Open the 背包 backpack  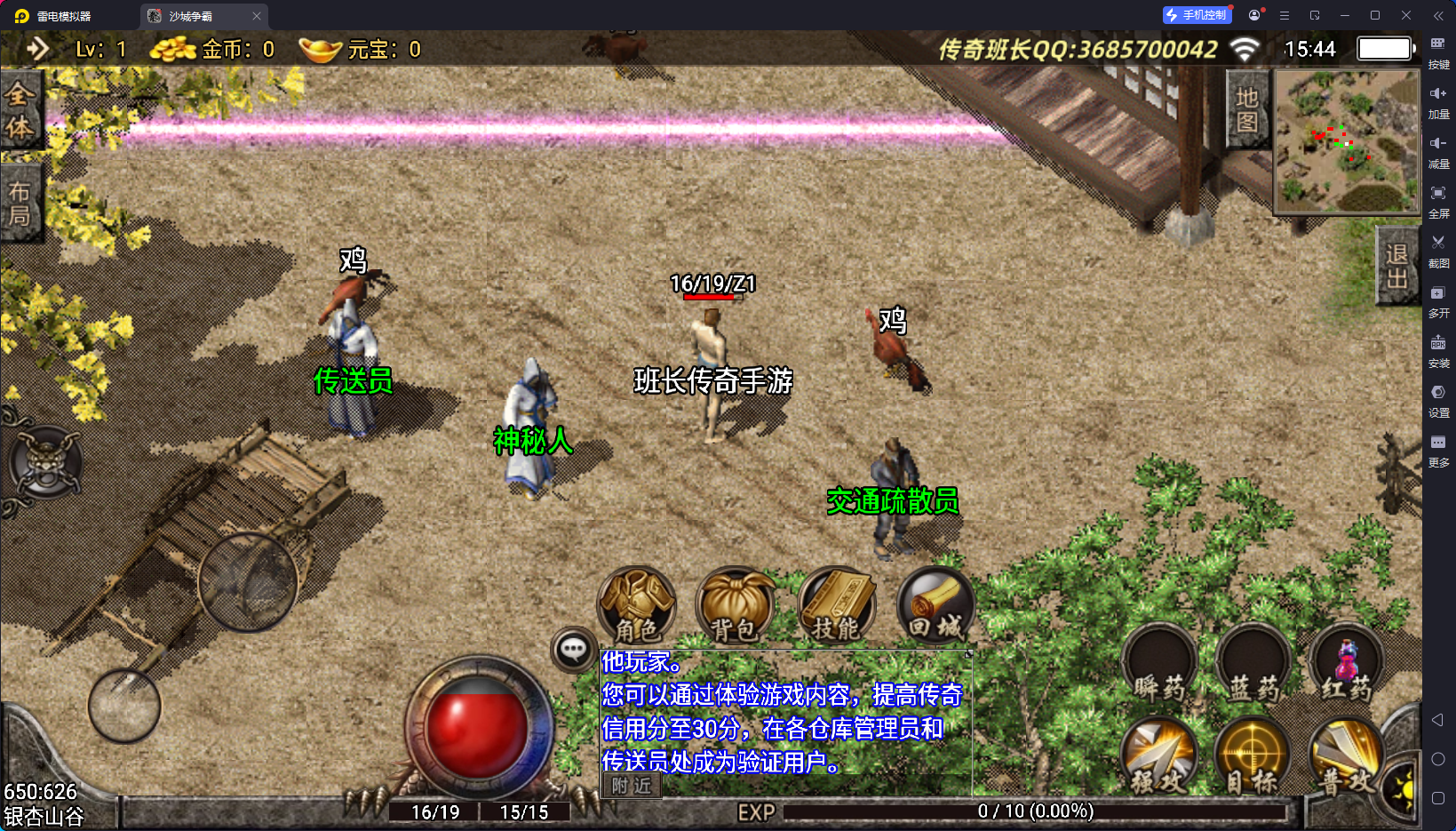click(x=735, y=604)
